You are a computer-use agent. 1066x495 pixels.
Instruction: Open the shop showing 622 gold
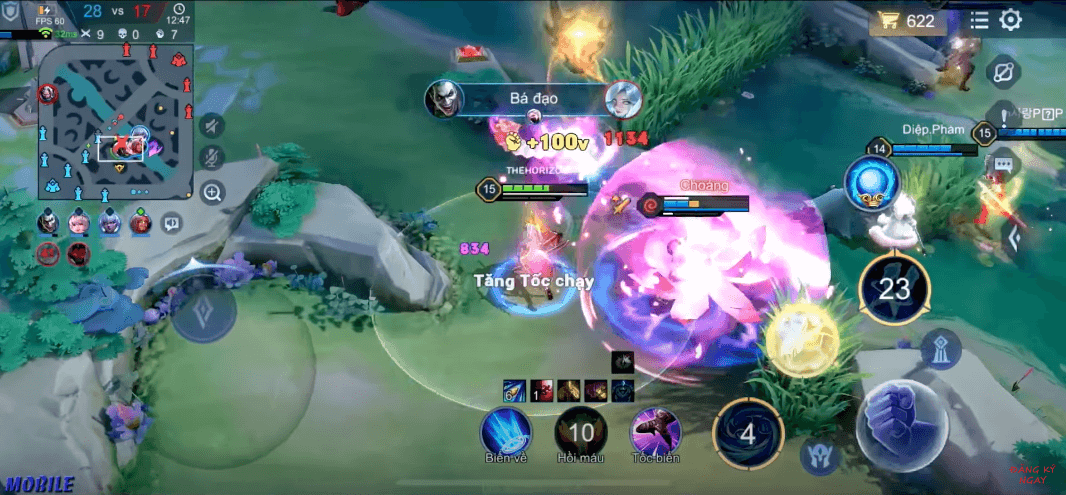click(x=906, y=21)
